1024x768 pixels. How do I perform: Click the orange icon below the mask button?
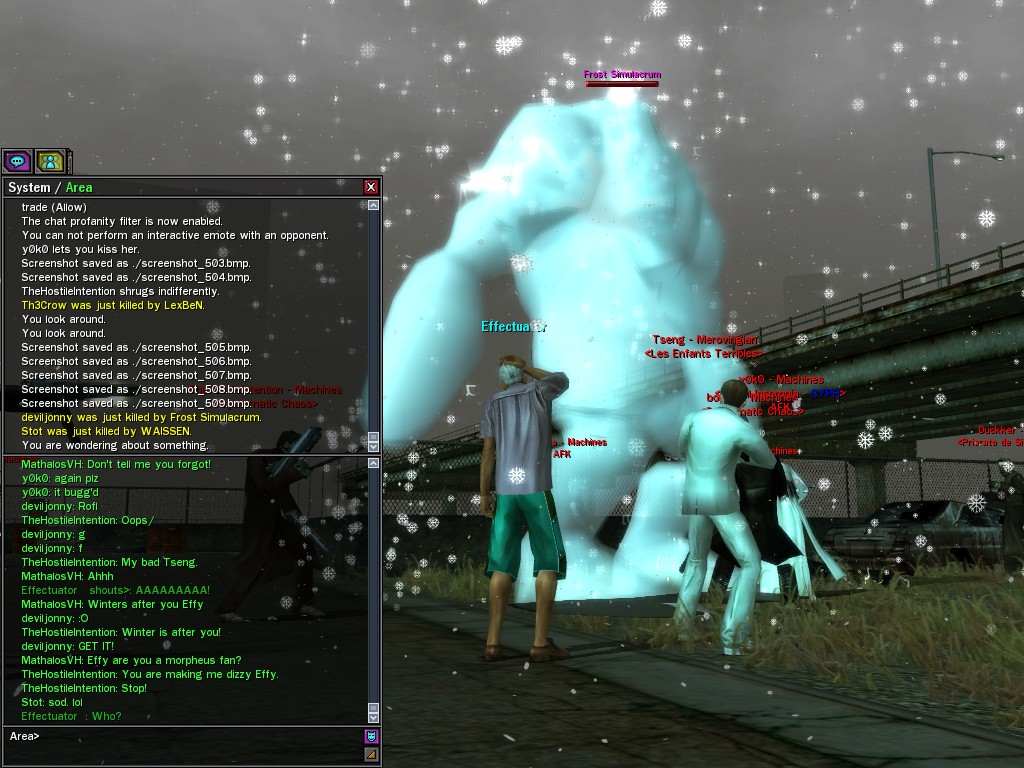pos(371,754)
